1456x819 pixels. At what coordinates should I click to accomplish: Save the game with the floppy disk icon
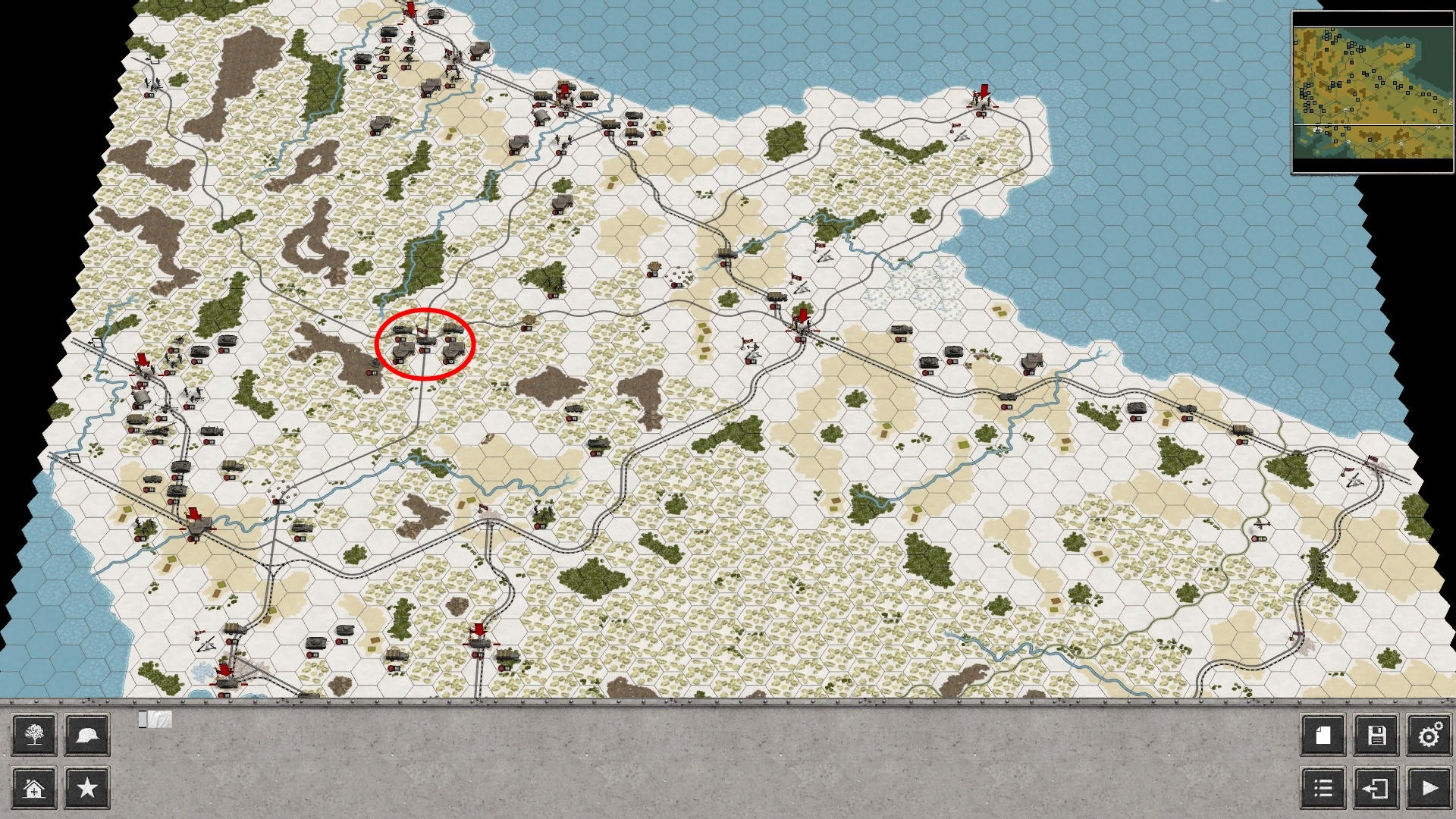coord(1376,735)
